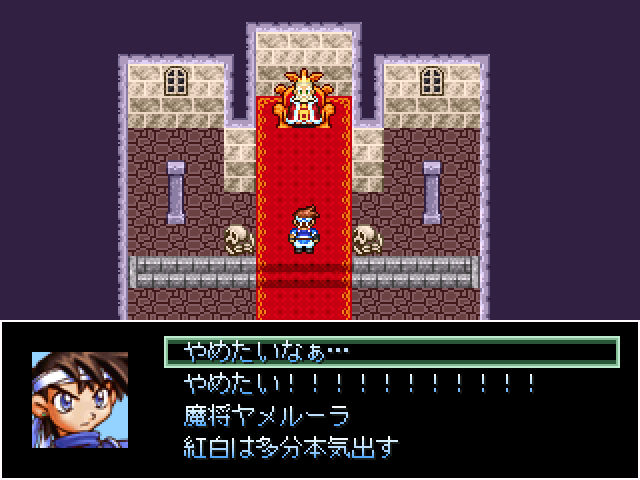Choose the reply 紅白は多分本気出す
Viewport: 640px width, 480px height.
click(290, 446)
